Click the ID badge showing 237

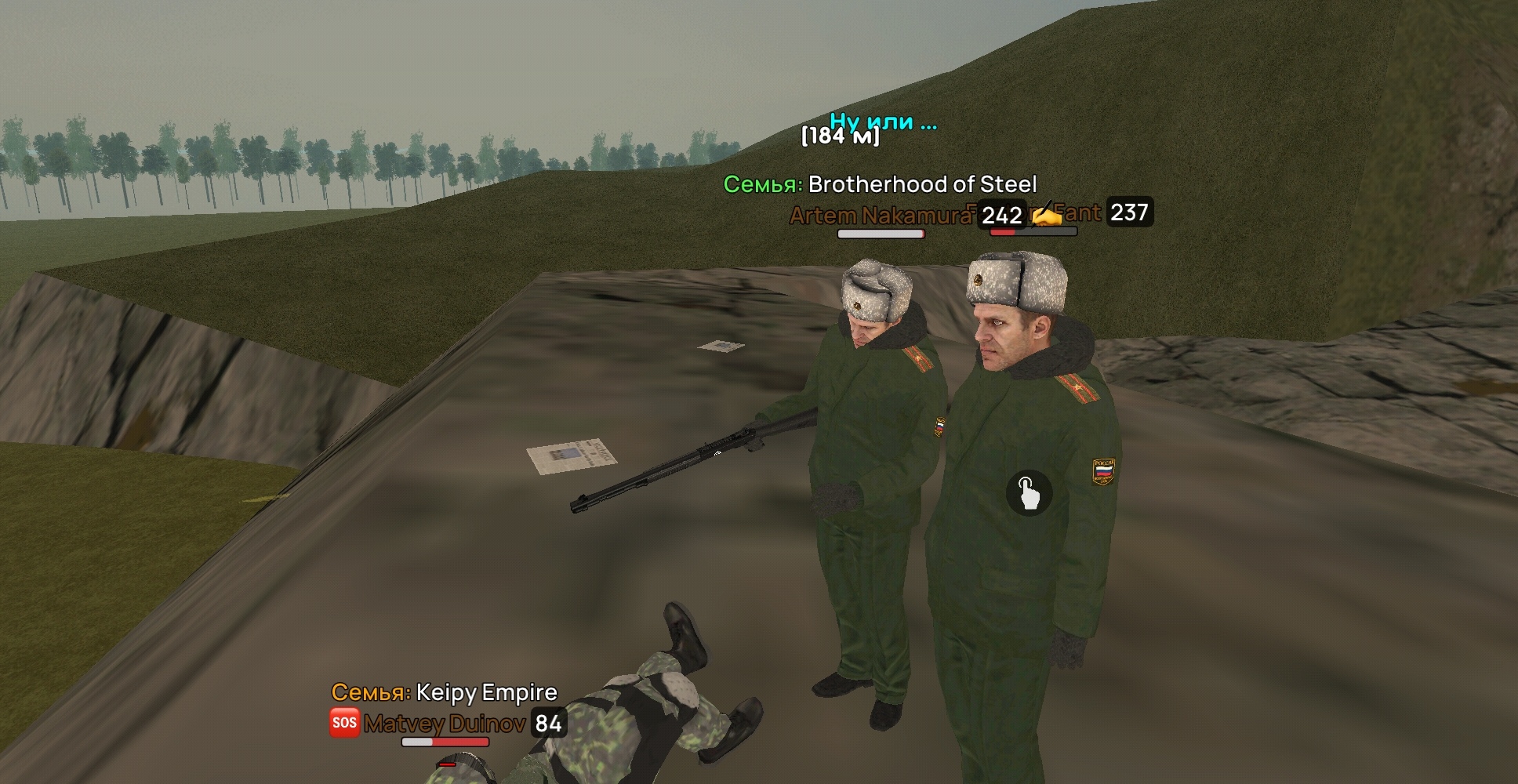tap(1130, 211)
